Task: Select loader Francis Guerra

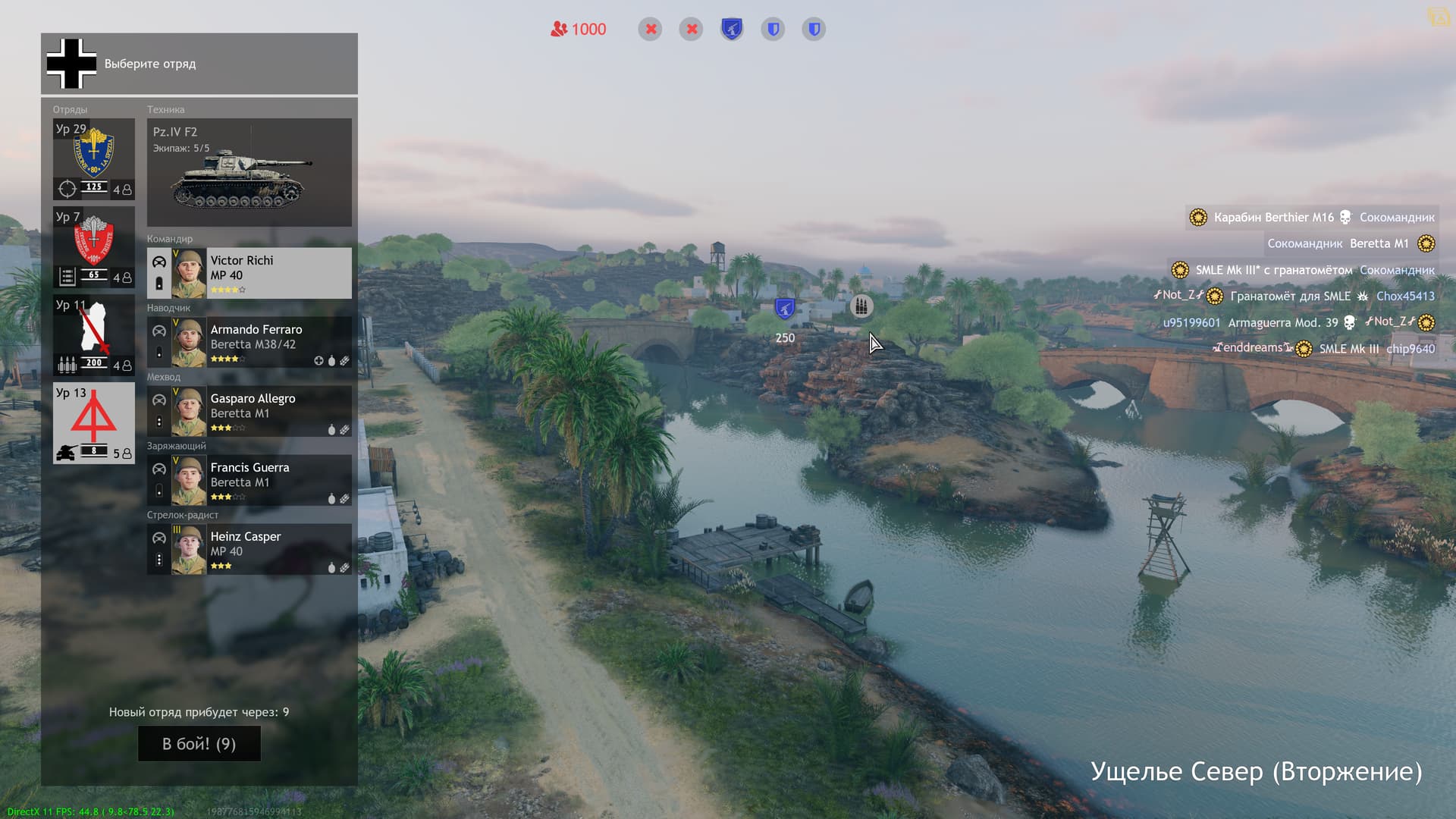Action: (249, 481)
